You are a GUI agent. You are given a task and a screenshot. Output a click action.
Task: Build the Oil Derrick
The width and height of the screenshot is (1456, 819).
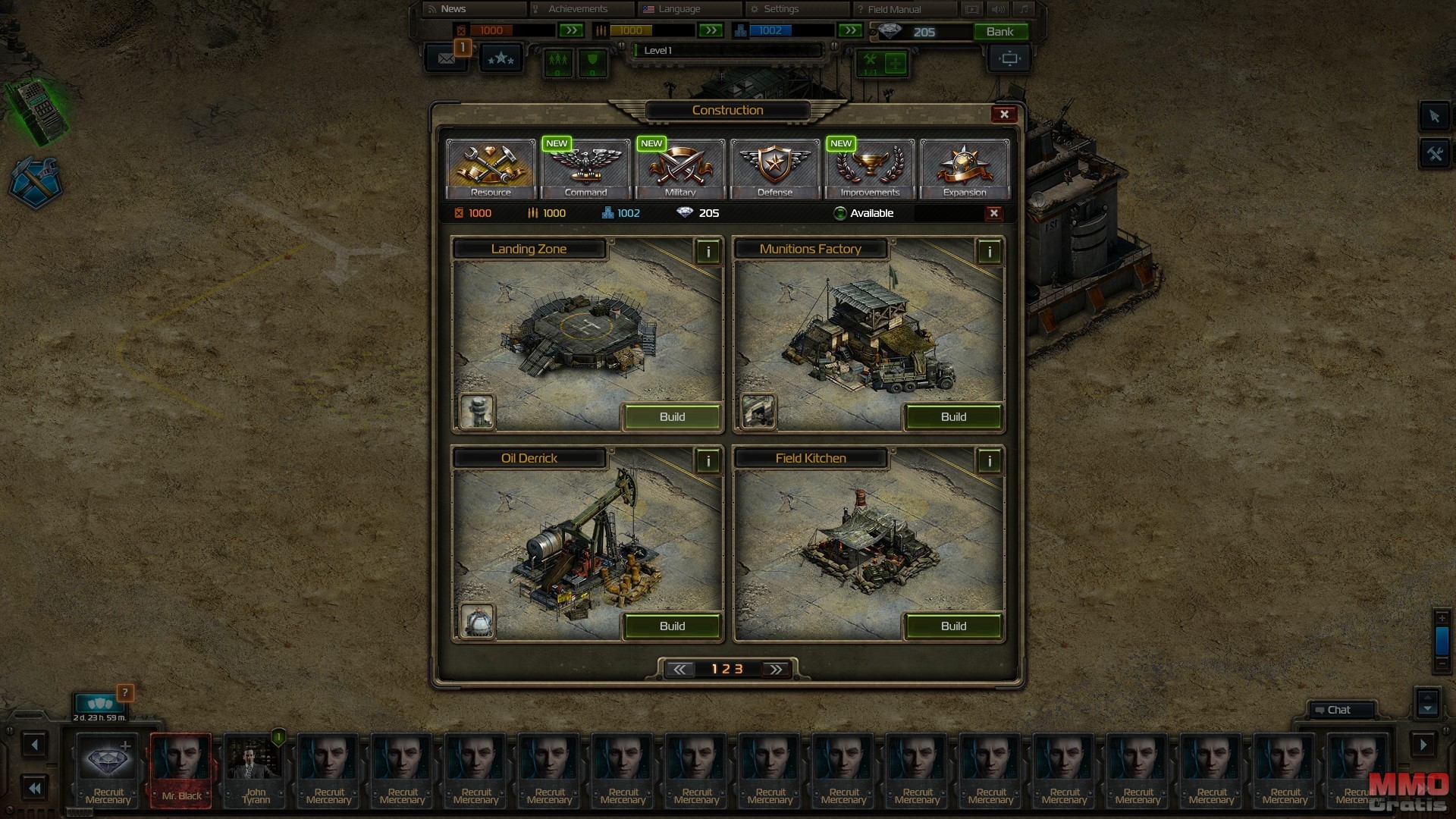(x=672, y=626)
